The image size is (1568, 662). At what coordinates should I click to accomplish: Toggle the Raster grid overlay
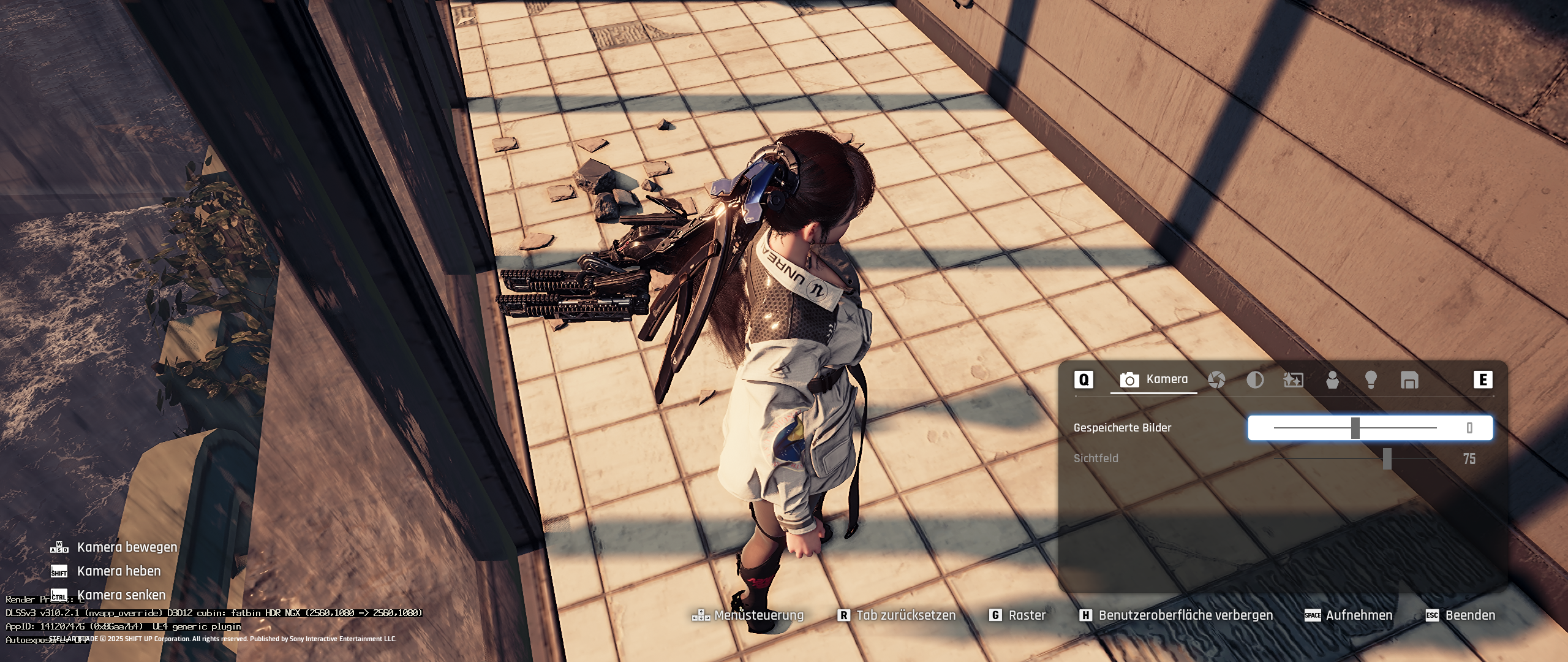pyautogui.click(x=1027, y=615)
